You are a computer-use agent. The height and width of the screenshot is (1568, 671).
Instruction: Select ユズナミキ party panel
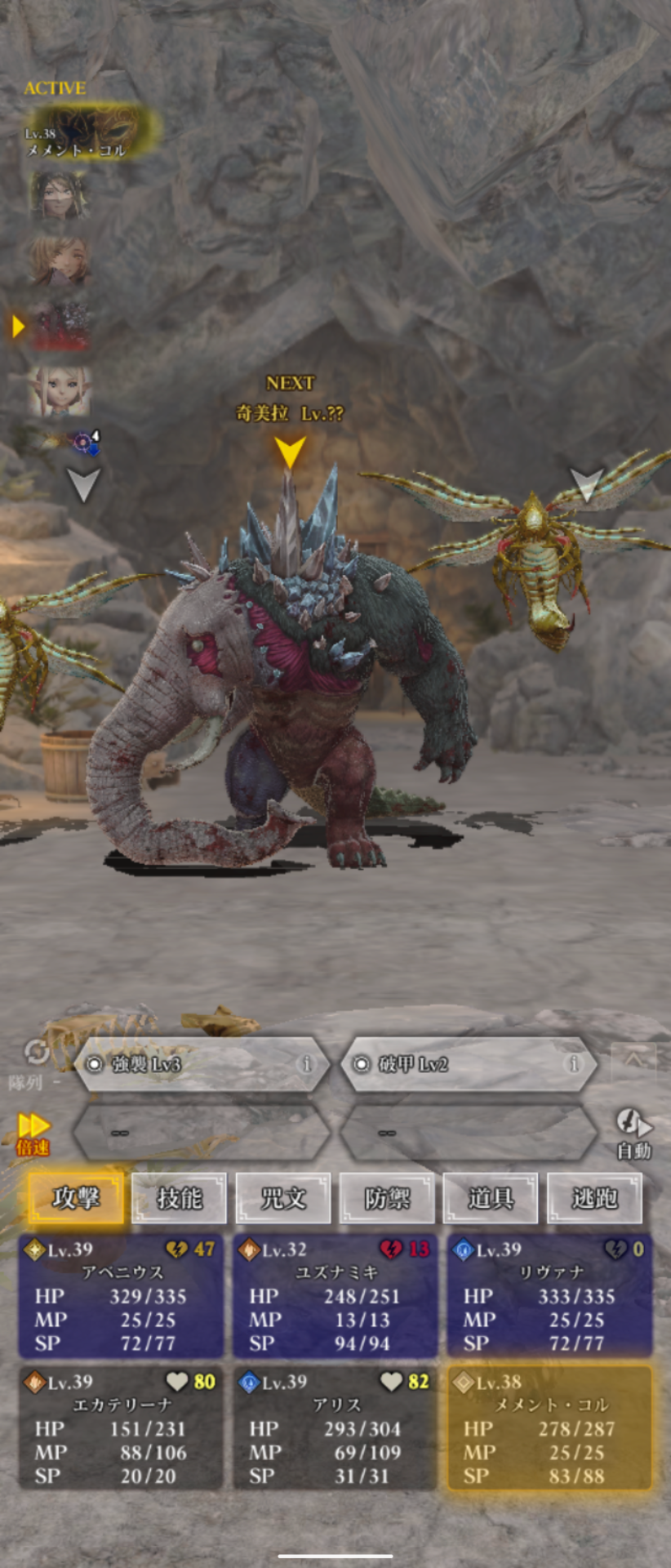(335, 1296)
